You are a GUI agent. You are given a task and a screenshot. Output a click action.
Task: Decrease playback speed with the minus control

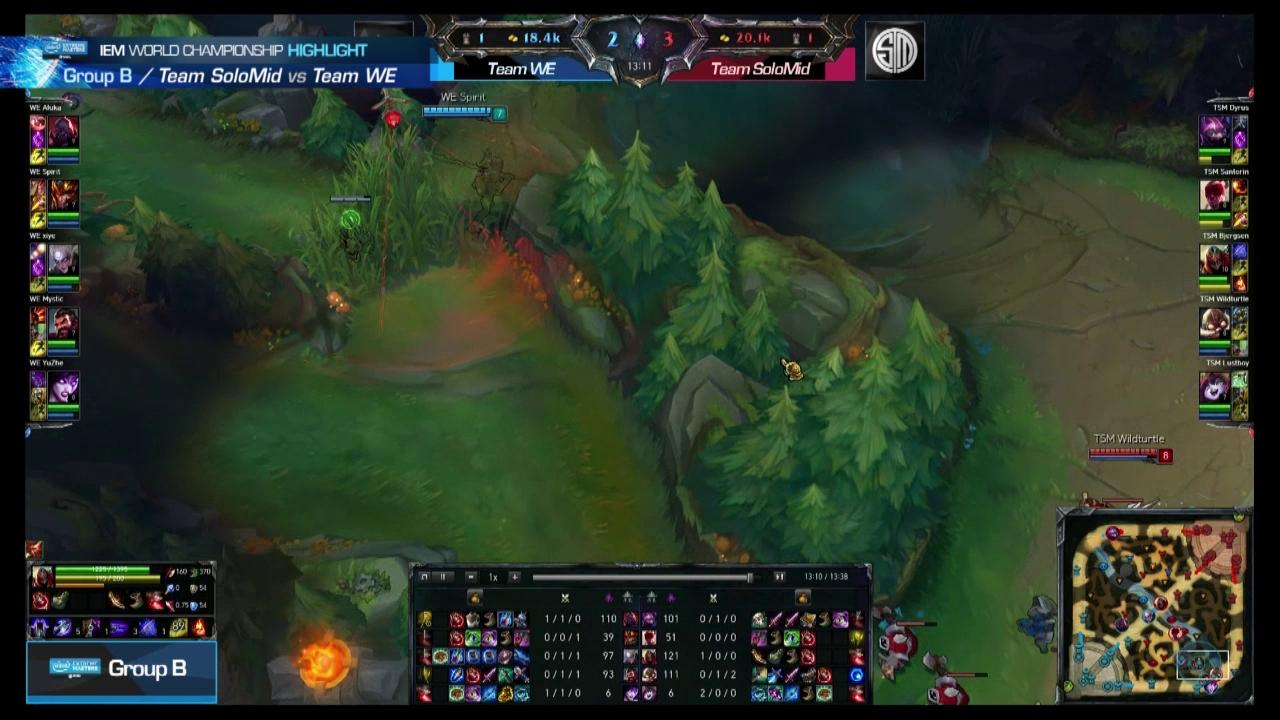(x=471, y=578)
